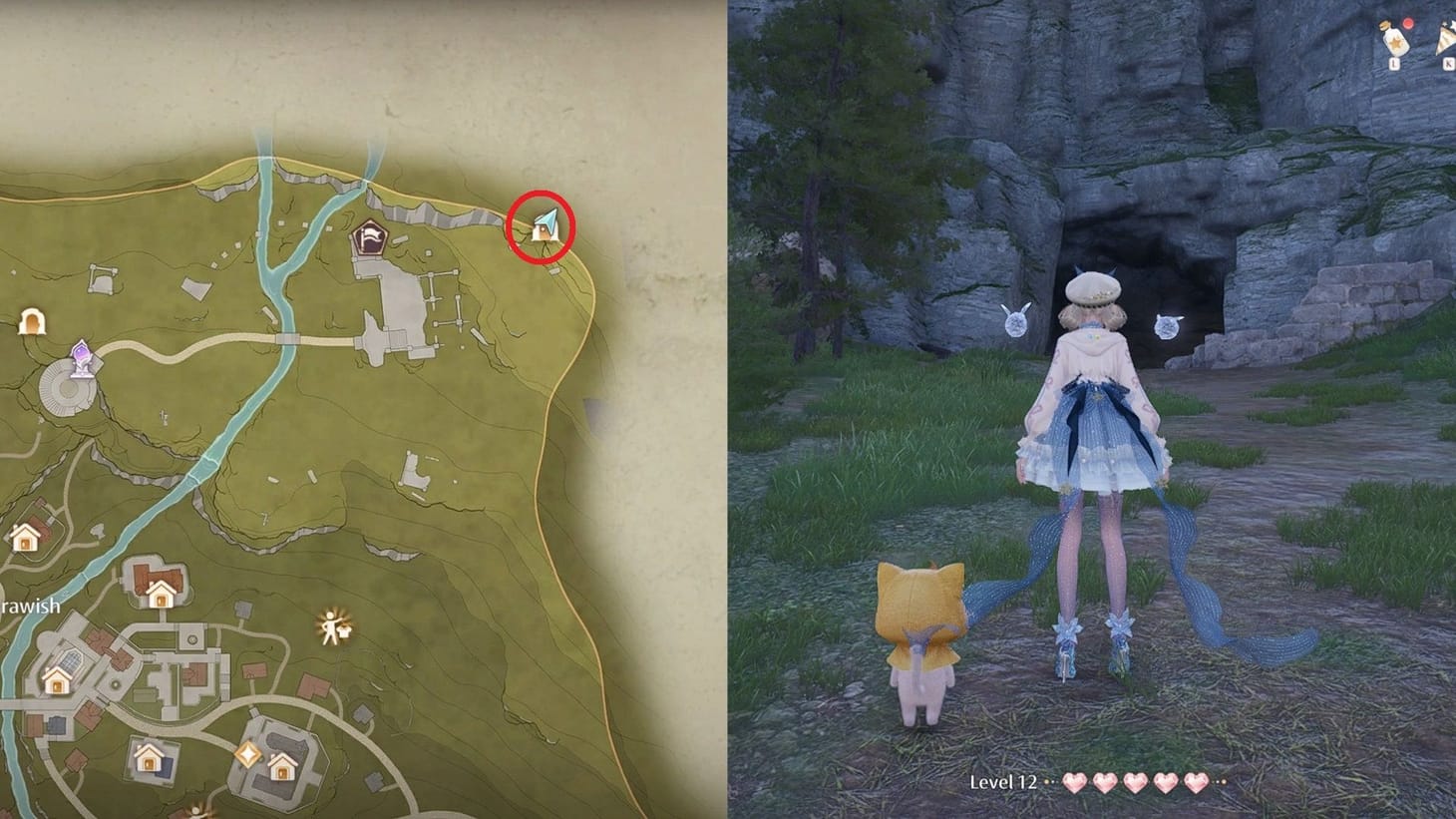Open the paper plane icon bound to K
Viewport: 1456px width, 819px height.
[1446, 38]
